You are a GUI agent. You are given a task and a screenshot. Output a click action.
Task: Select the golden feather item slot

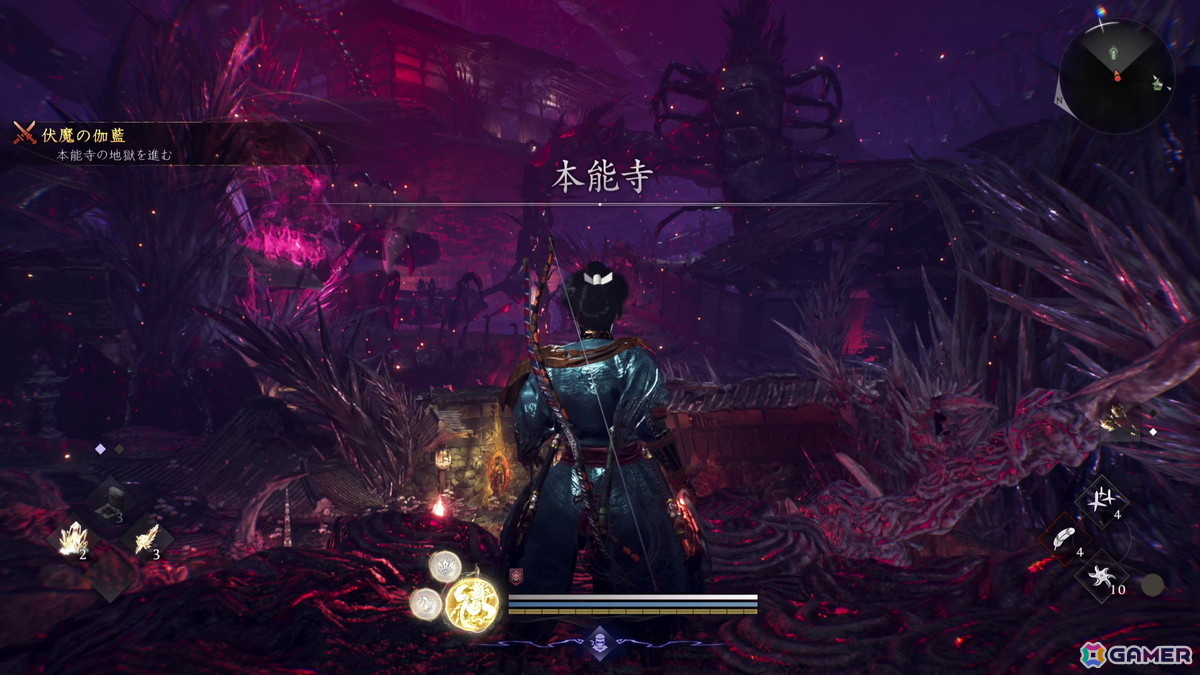tap(146, 538)
